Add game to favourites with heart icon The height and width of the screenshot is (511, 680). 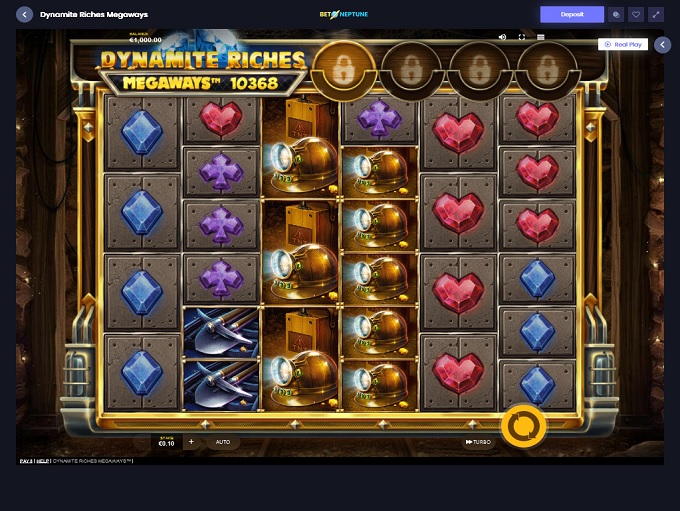click(636, 15)
